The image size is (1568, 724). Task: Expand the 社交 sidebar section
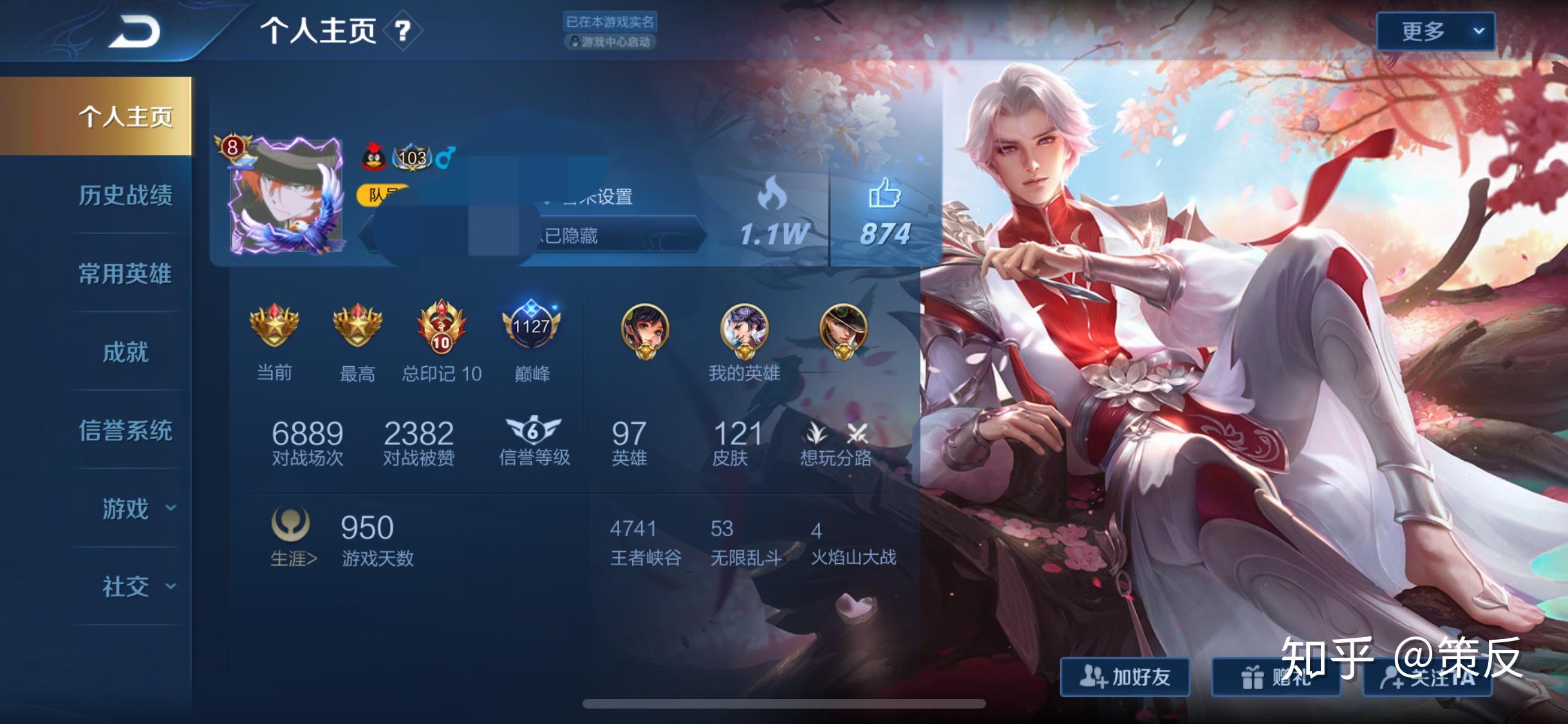(126, 587)
